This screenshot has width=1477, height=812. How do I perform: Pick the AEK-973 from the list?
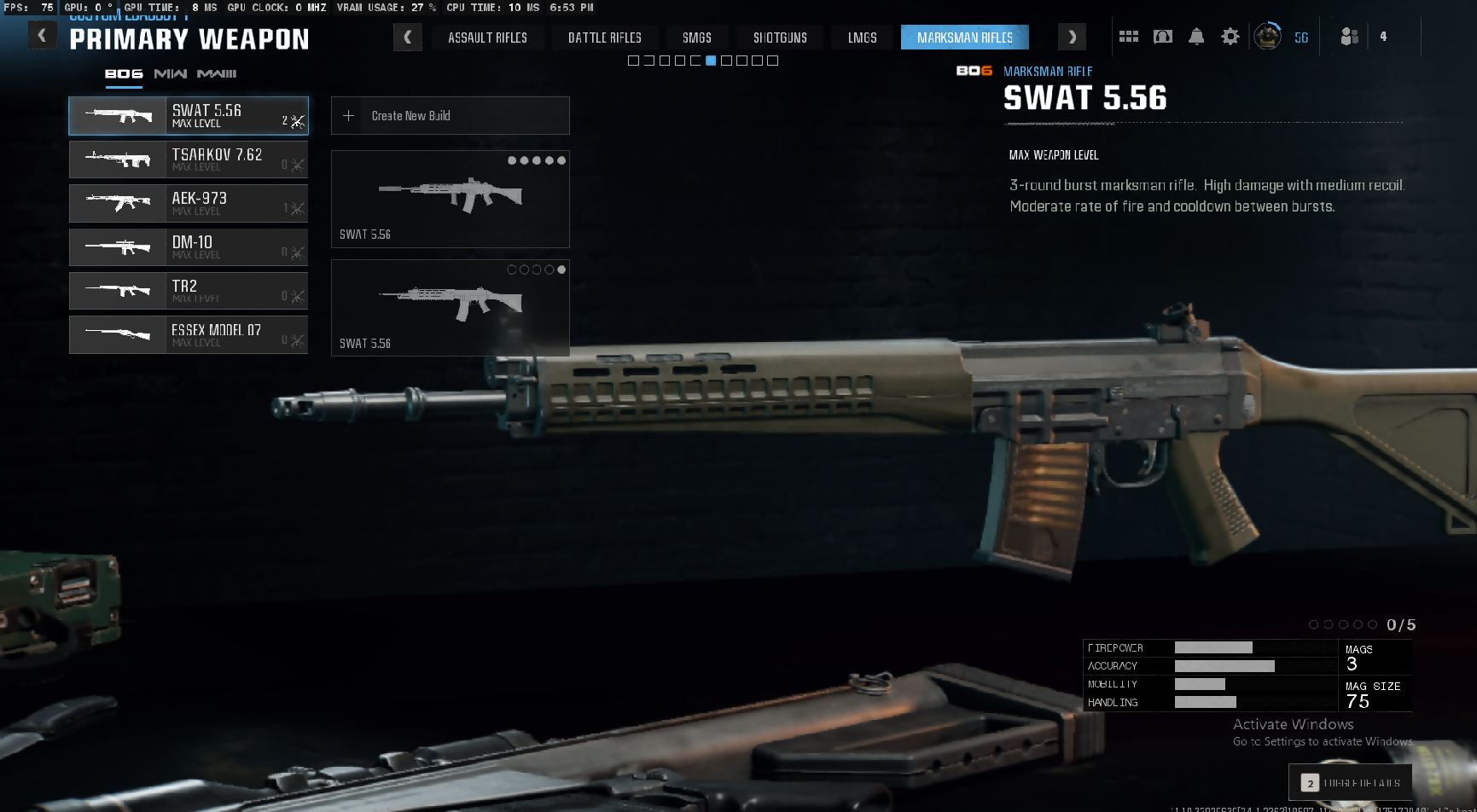pos(189,204)
